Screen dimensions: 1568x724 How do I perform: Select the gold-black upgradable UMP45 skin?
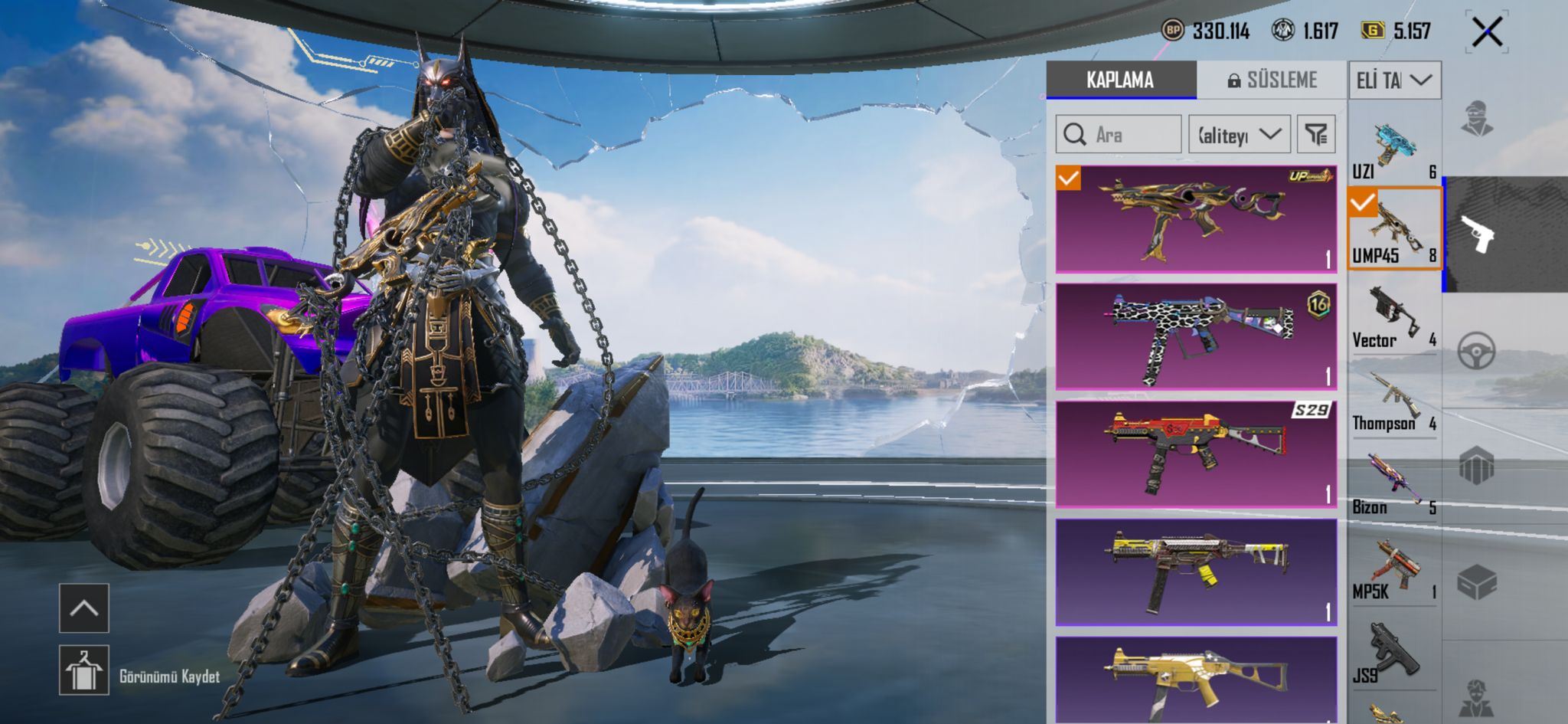click(1196, 219)
